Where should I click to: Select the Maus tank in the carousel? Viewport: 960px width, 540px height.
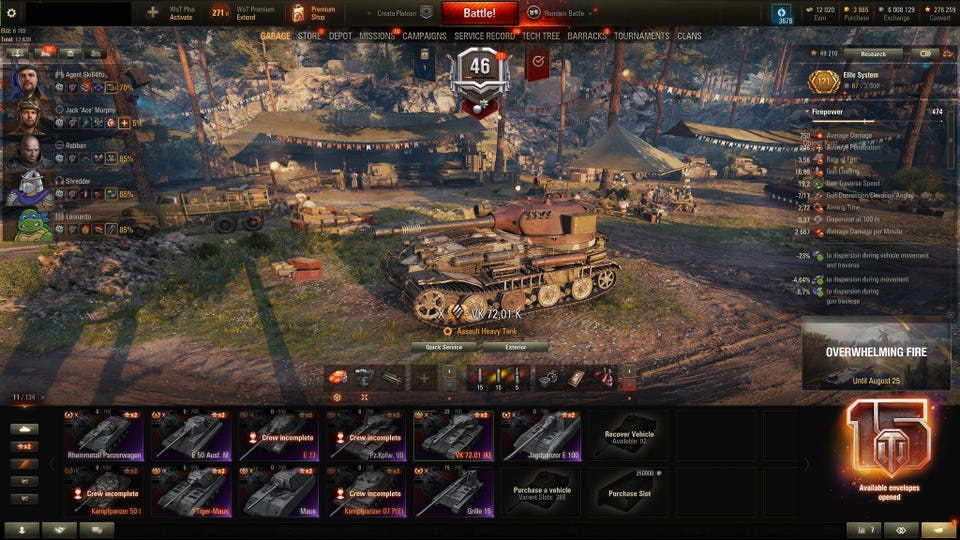tap(279, 490)
